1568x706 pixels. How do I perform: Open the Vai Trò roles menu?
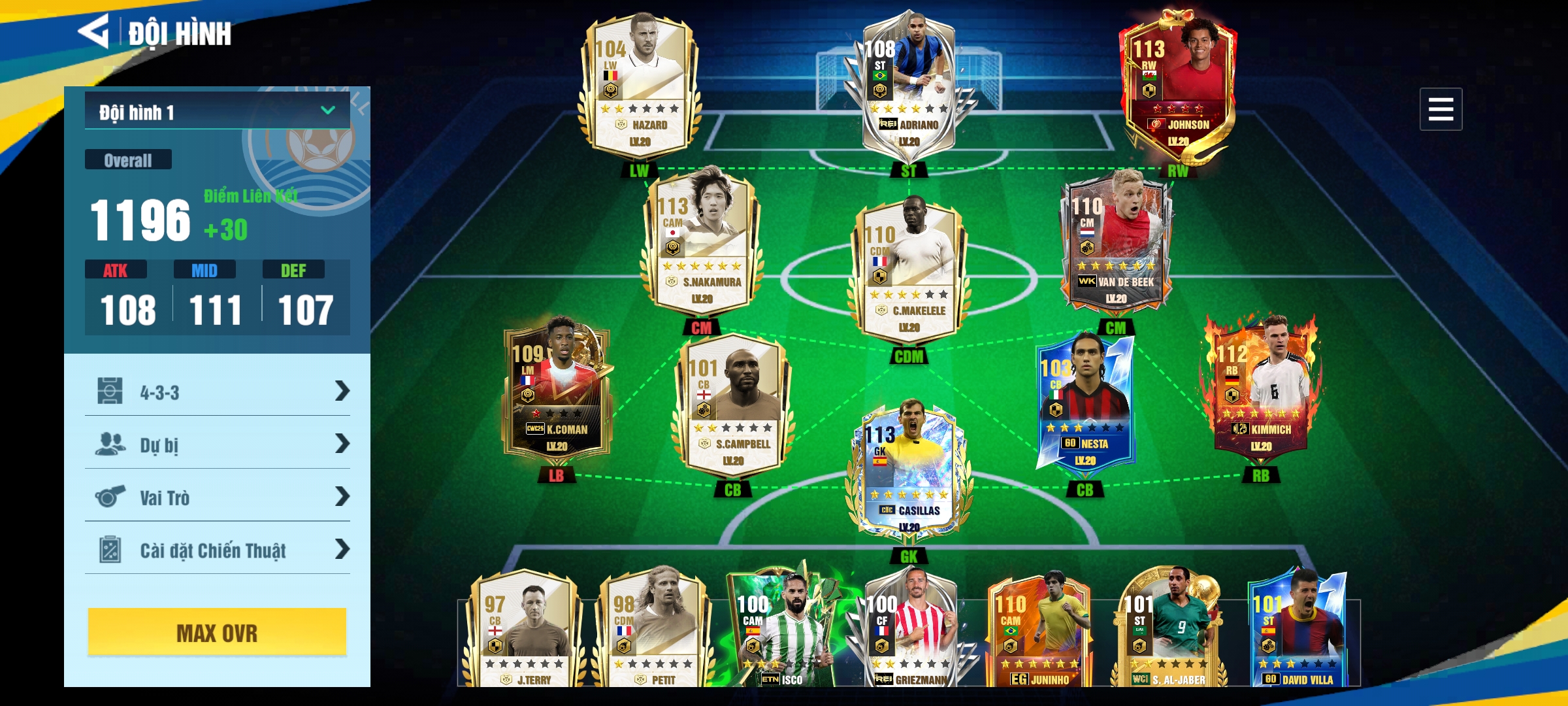217,497
